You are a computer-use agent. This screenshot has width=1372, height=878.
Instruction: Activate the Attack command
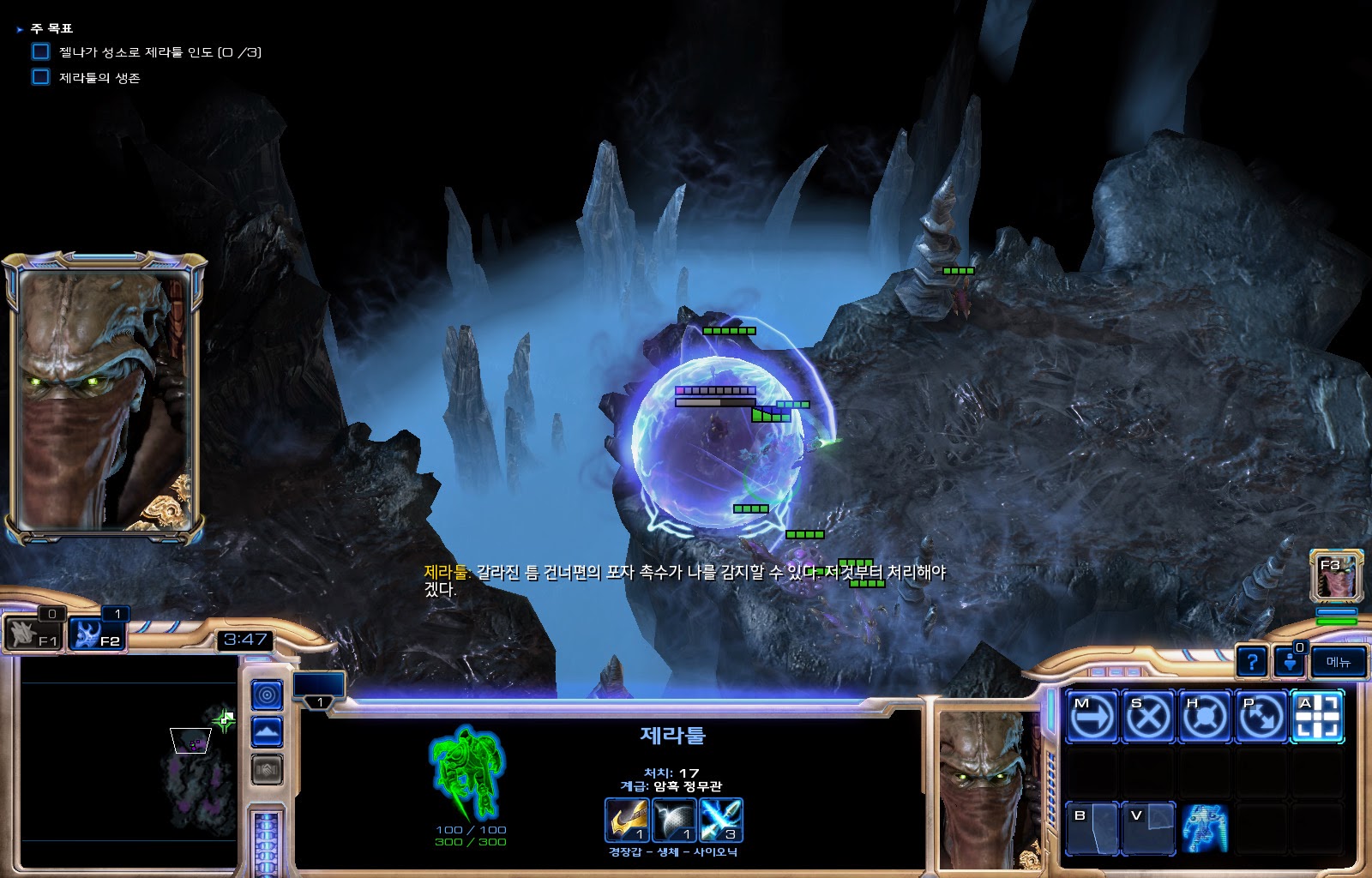(x=1317, y=716)
